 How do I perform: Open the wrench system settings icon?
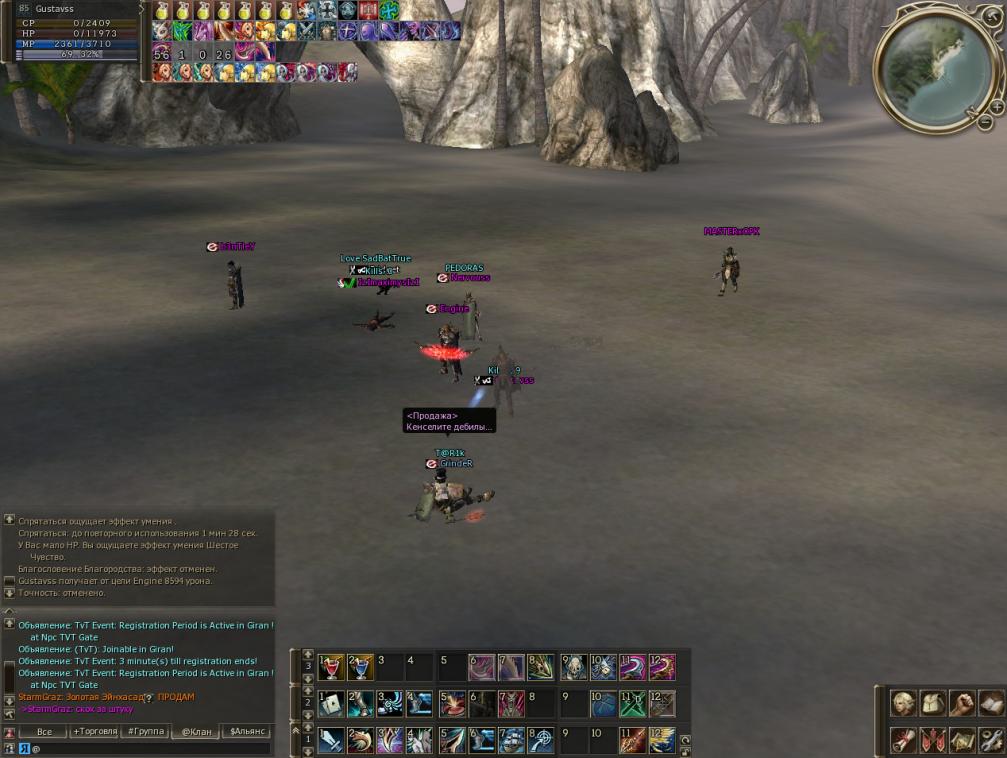click(x=992, y=740)
